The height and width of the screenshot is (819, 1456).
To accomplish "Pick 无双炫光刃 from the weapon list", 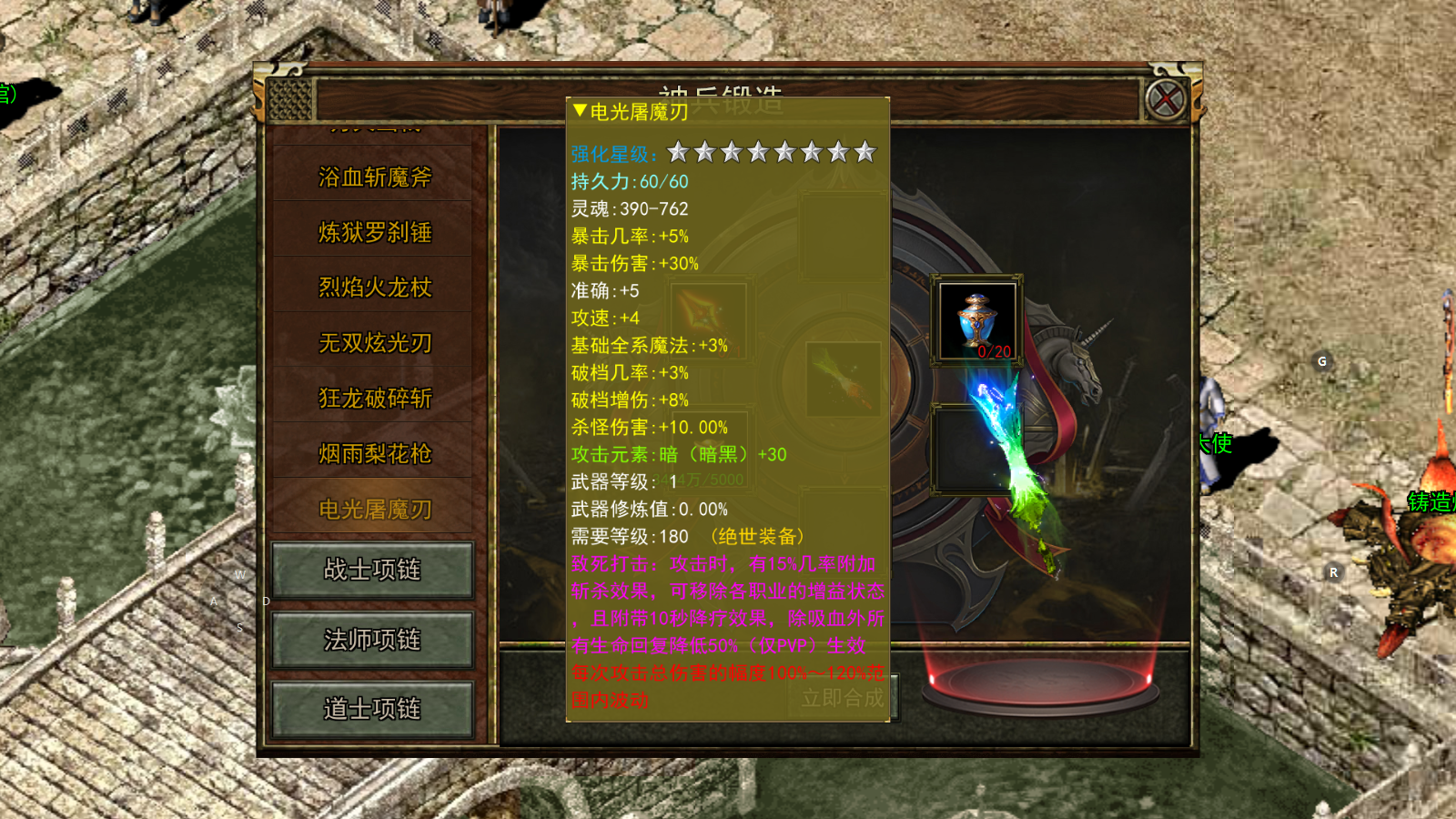I will (x=375, y=343).
